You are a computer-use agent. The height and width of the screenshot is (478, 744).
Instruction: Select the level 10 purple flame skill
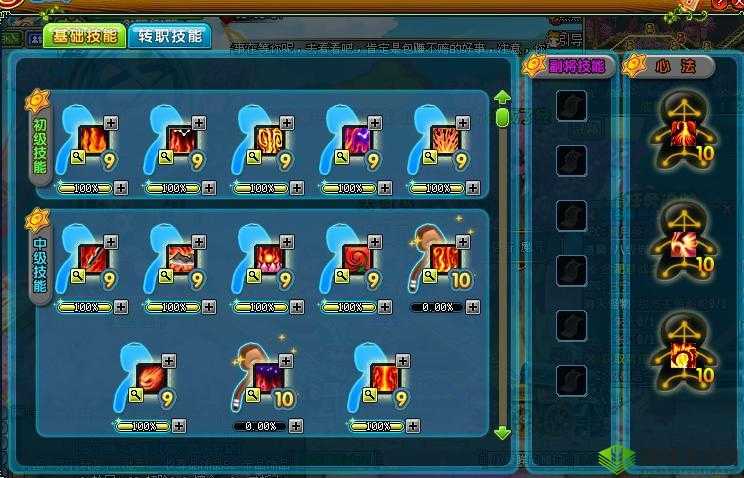tap(269, 377)
